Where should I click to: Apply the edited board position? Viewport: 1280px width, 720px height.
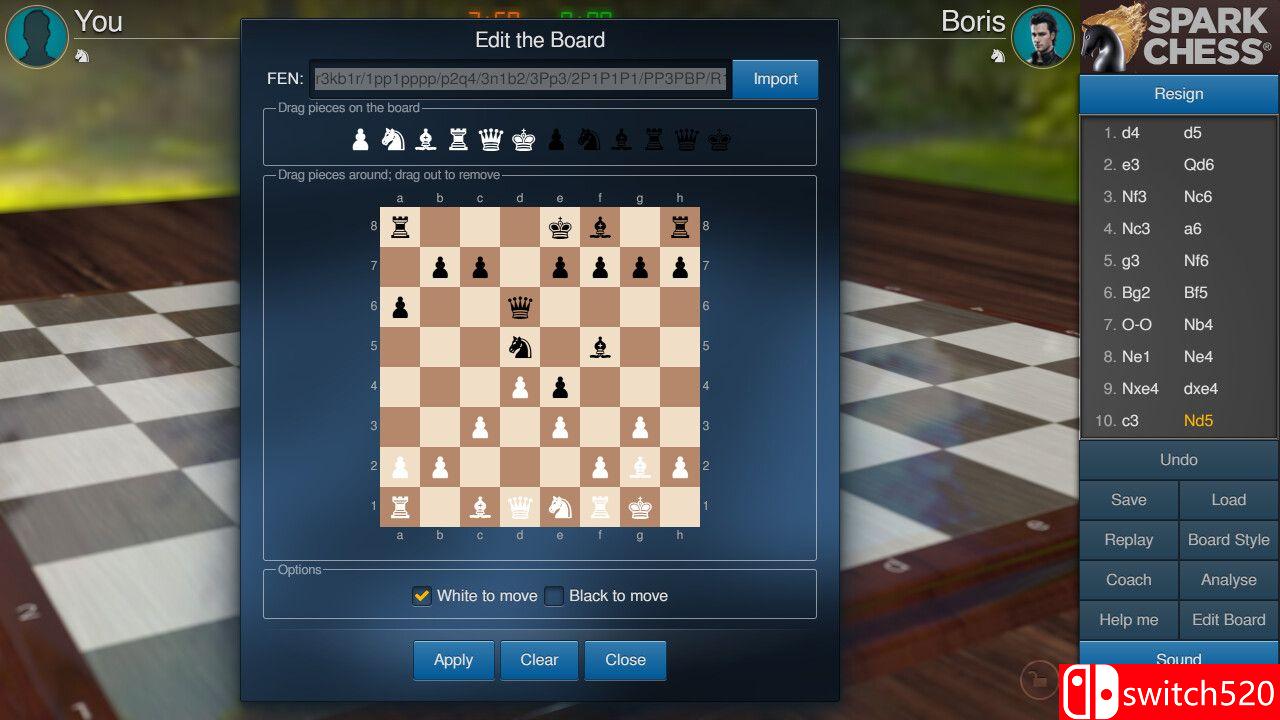pyautogui.click(x=453, y=660)
